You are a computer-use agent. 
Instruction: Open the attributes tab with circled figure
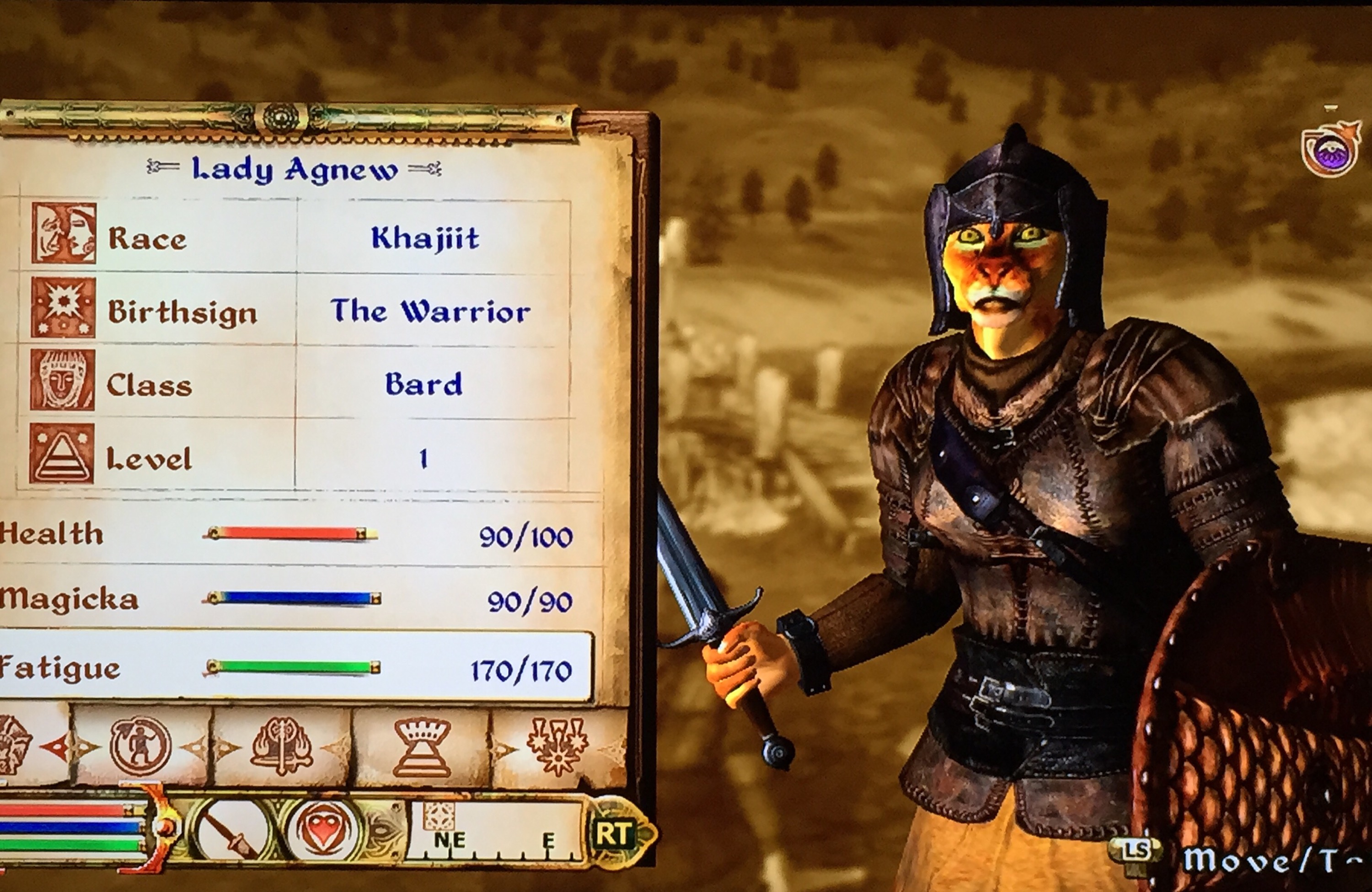tap(141, 747)
